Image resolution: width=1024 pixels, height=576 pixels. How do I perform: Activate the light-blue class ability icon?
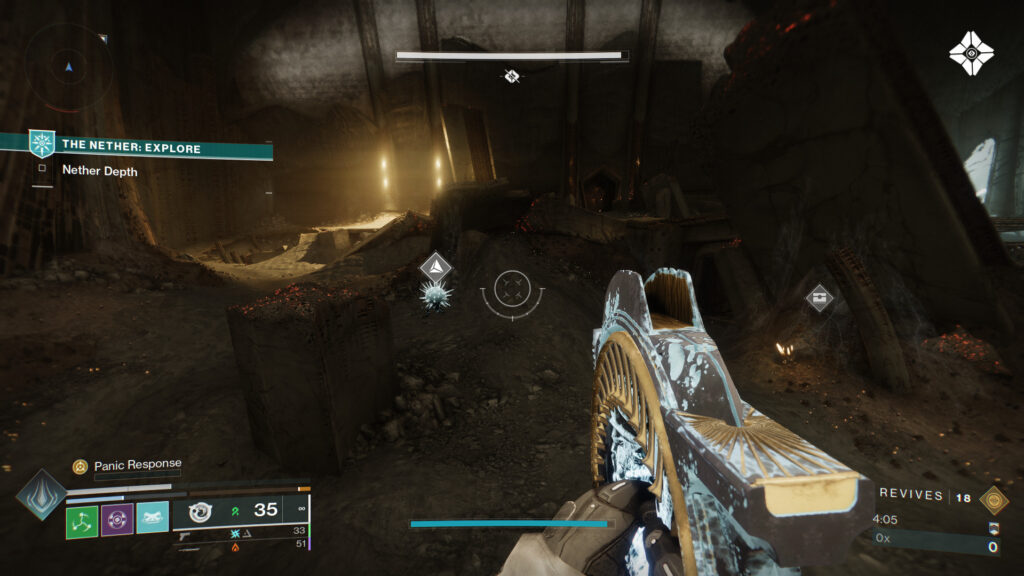(152, 517)
